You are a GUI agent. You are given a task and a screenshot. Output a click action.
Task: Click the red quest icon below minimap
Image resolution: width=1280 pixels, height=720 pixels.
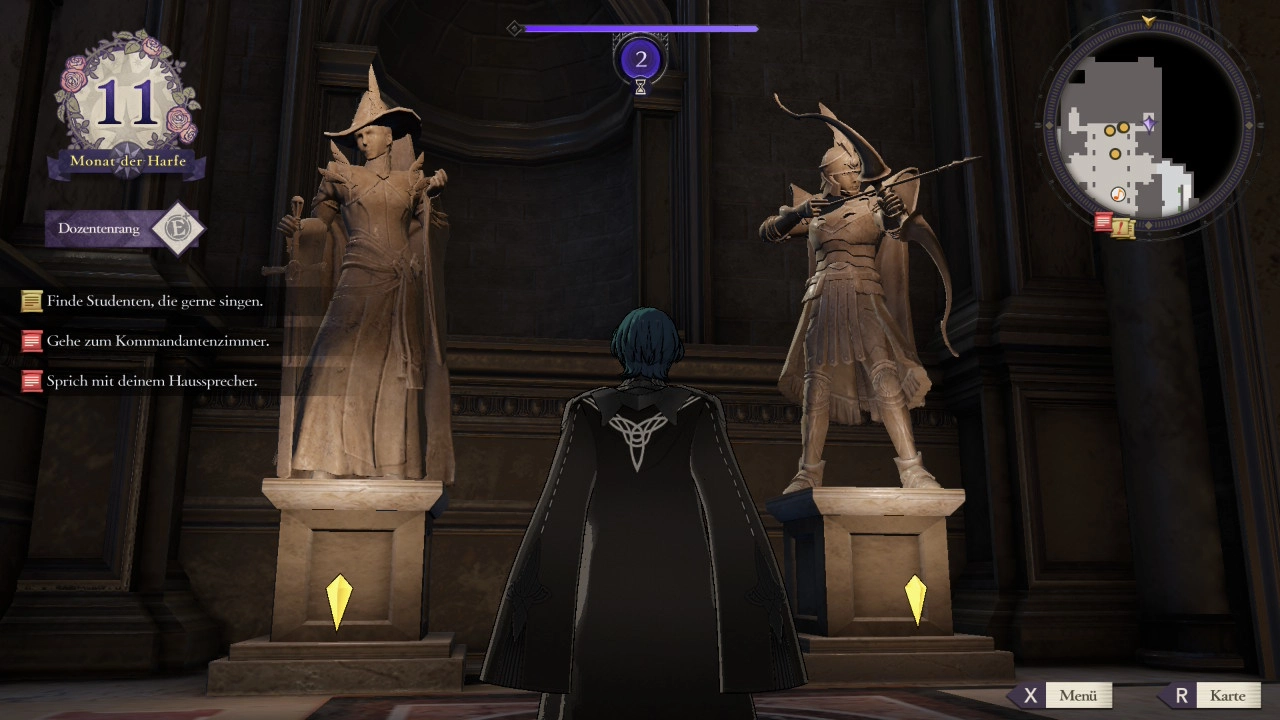pyautogui.click(x=1103, y=222)
